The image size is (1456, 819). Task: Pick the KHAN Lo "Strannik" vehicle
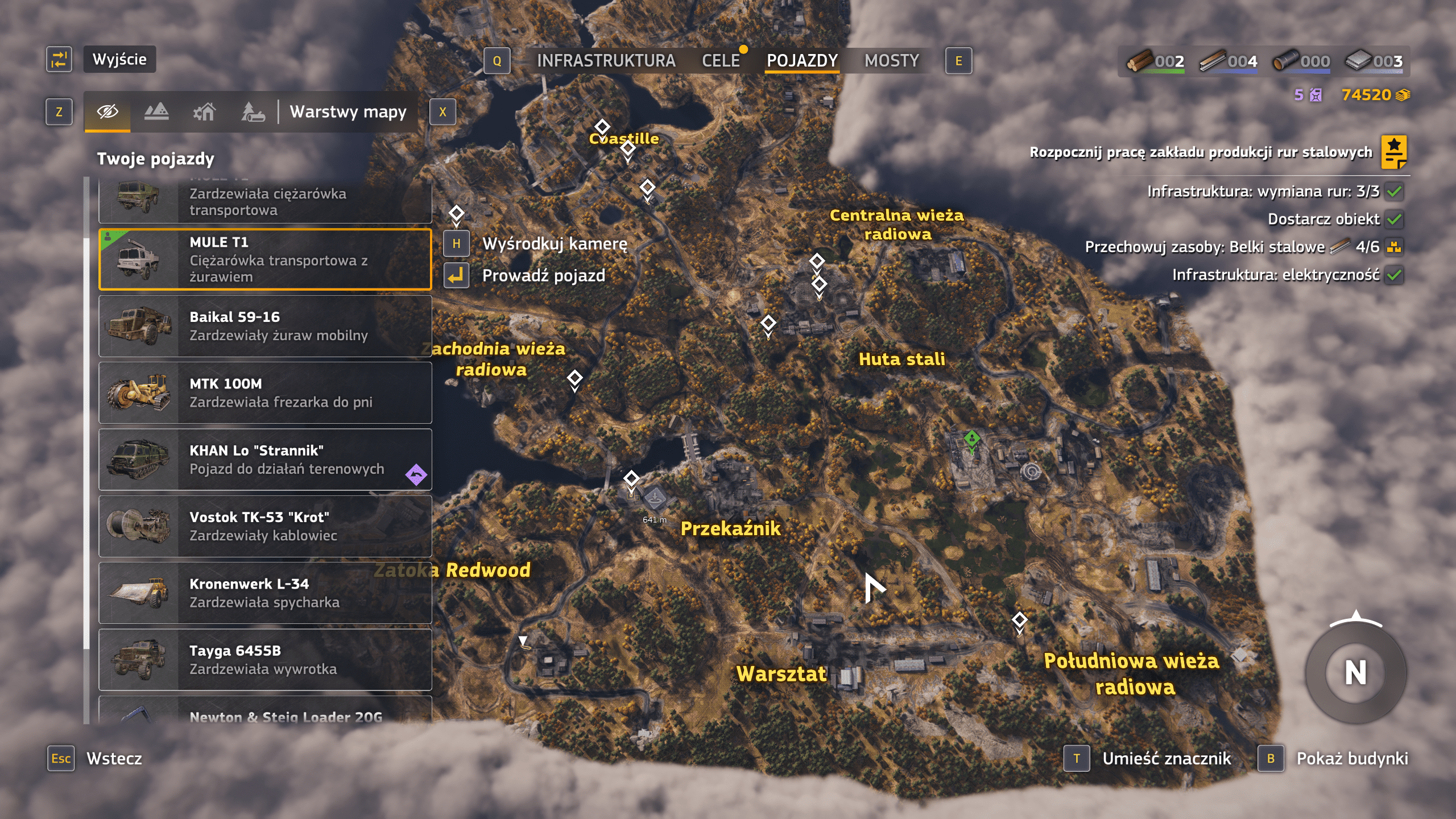265,460
